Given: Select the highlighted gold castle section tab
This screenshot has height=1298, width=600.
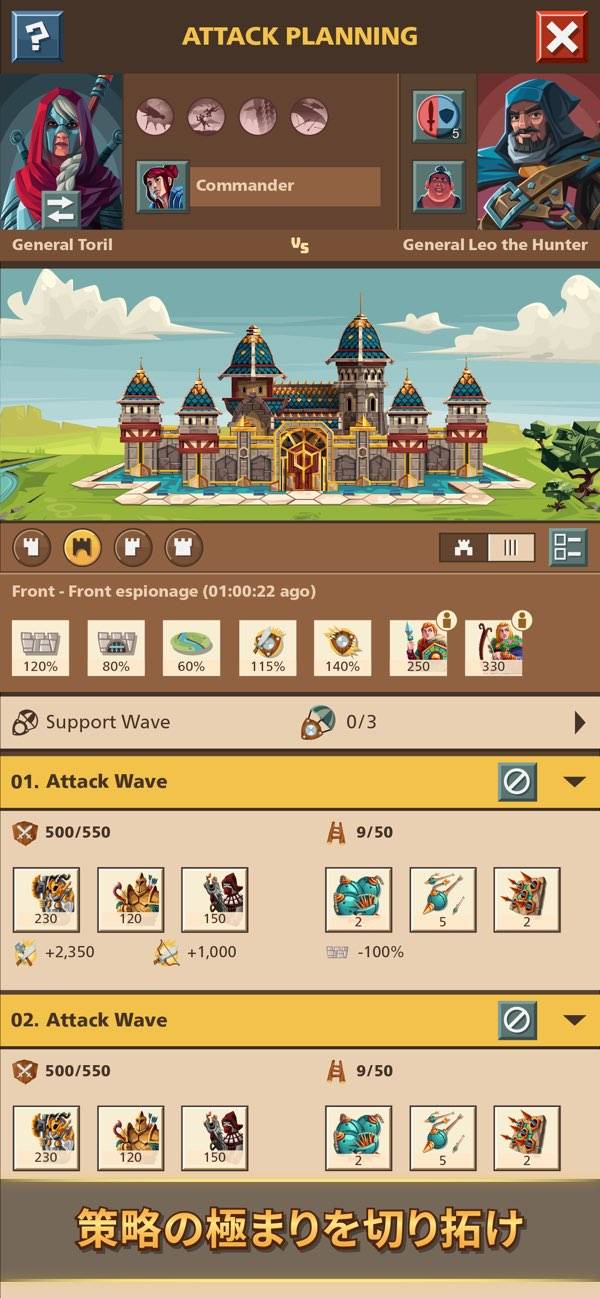Looking at the screenshot, I should coord(82,547).
